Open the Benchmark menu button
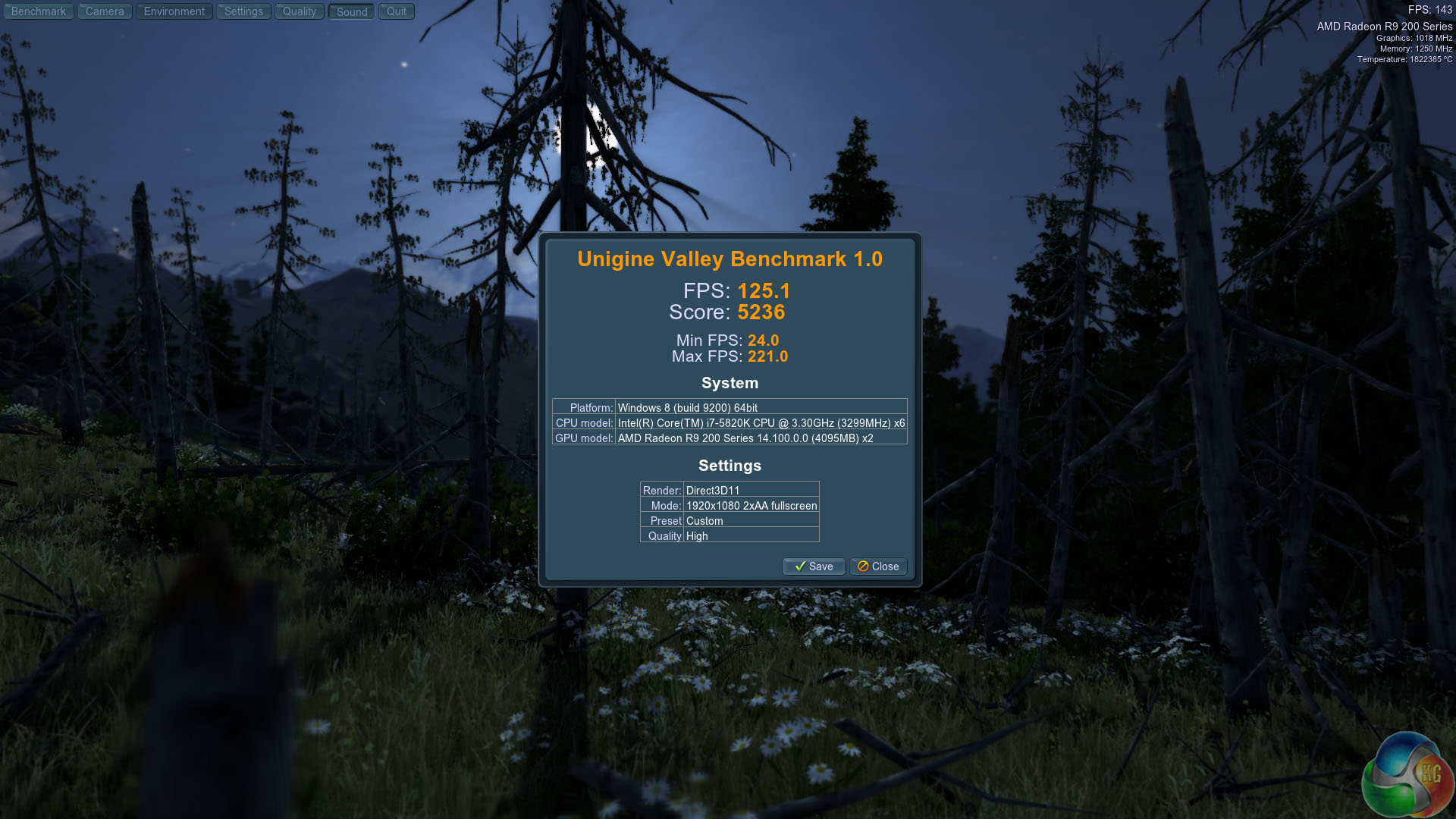1456x819 pixels. click(38, 11)
